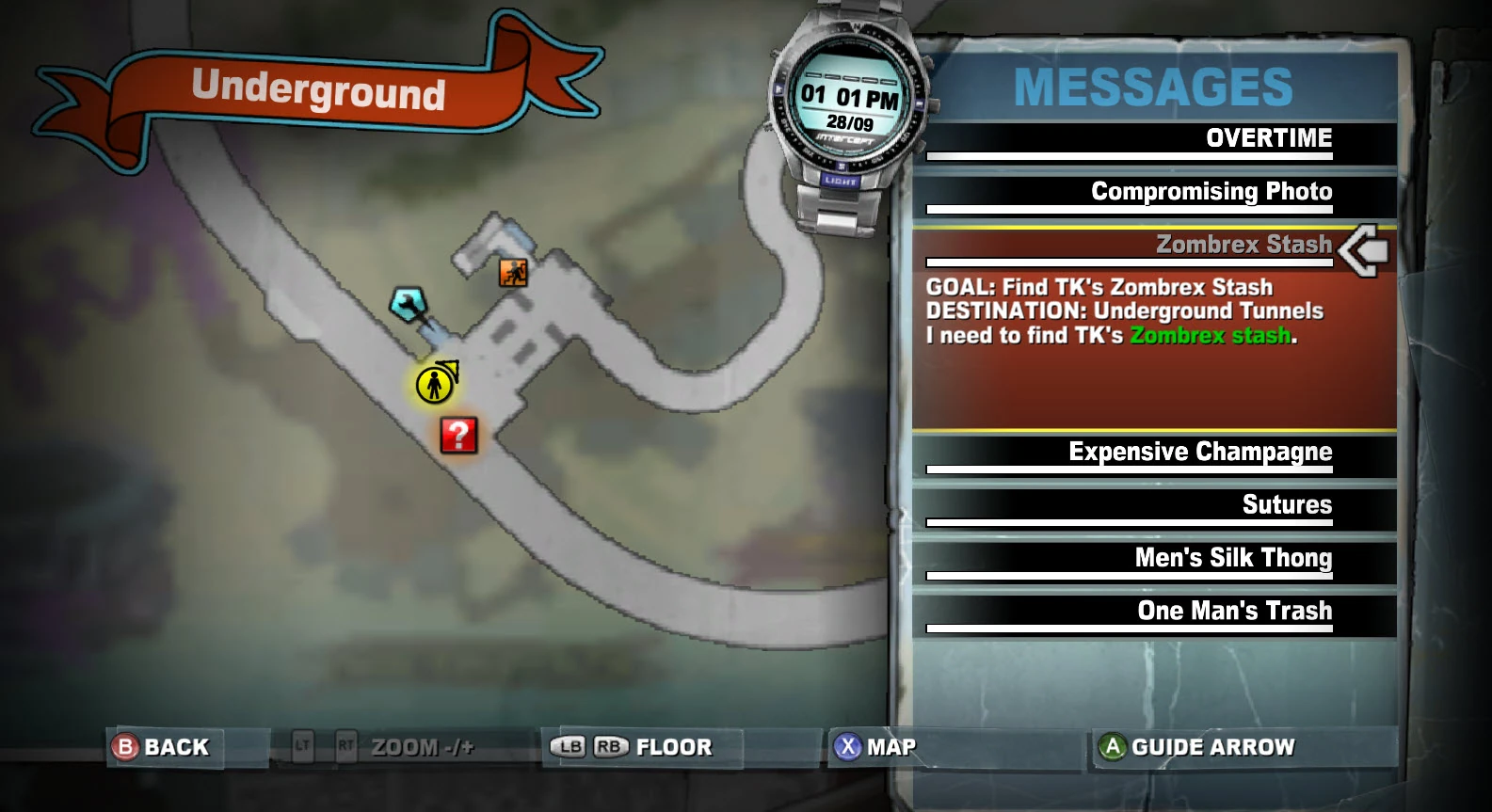Select the yellow player position marker
This screenshot has width=1492, height=812.
coord(435,384)
